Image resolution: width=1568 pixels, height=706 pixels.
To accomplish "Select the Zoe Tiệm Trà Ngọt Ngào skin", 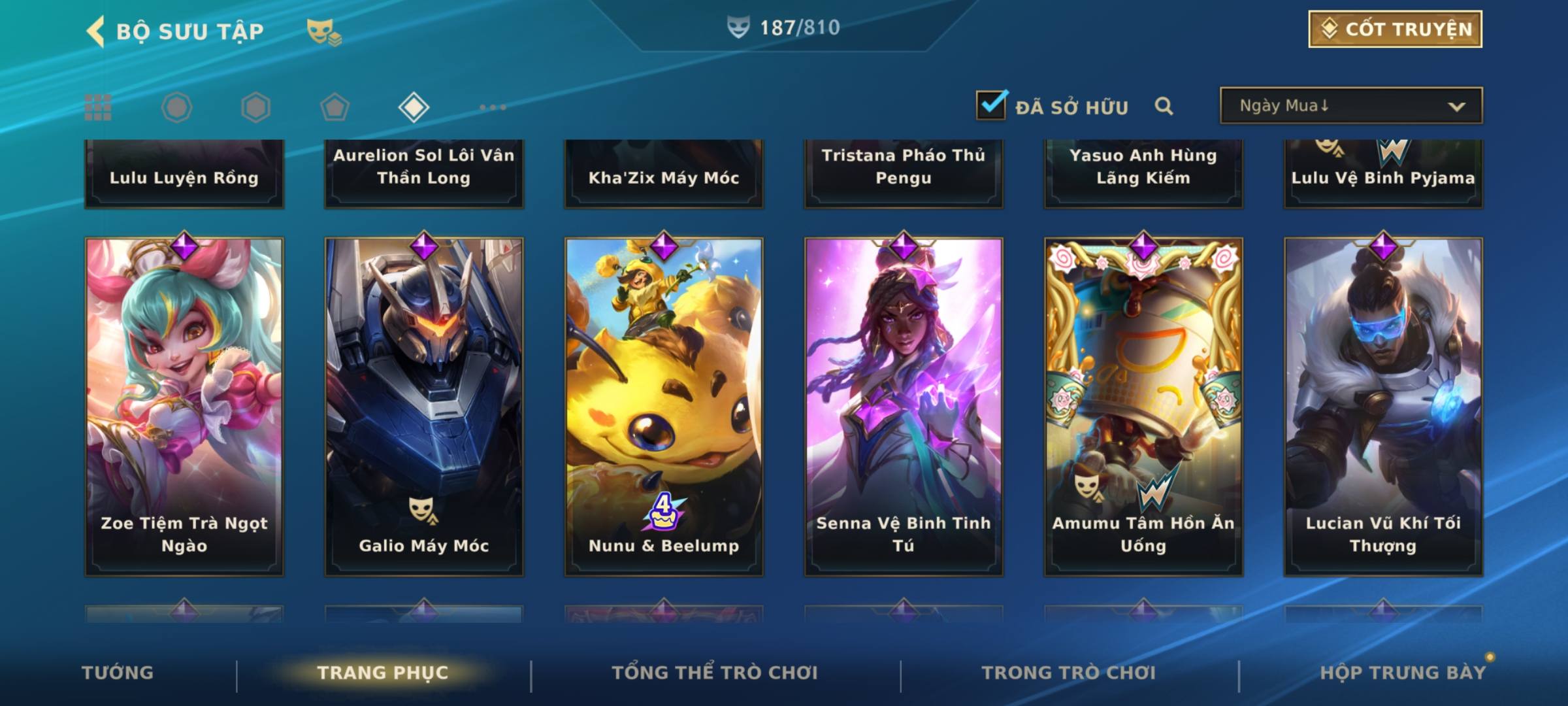I will (184, 406).
